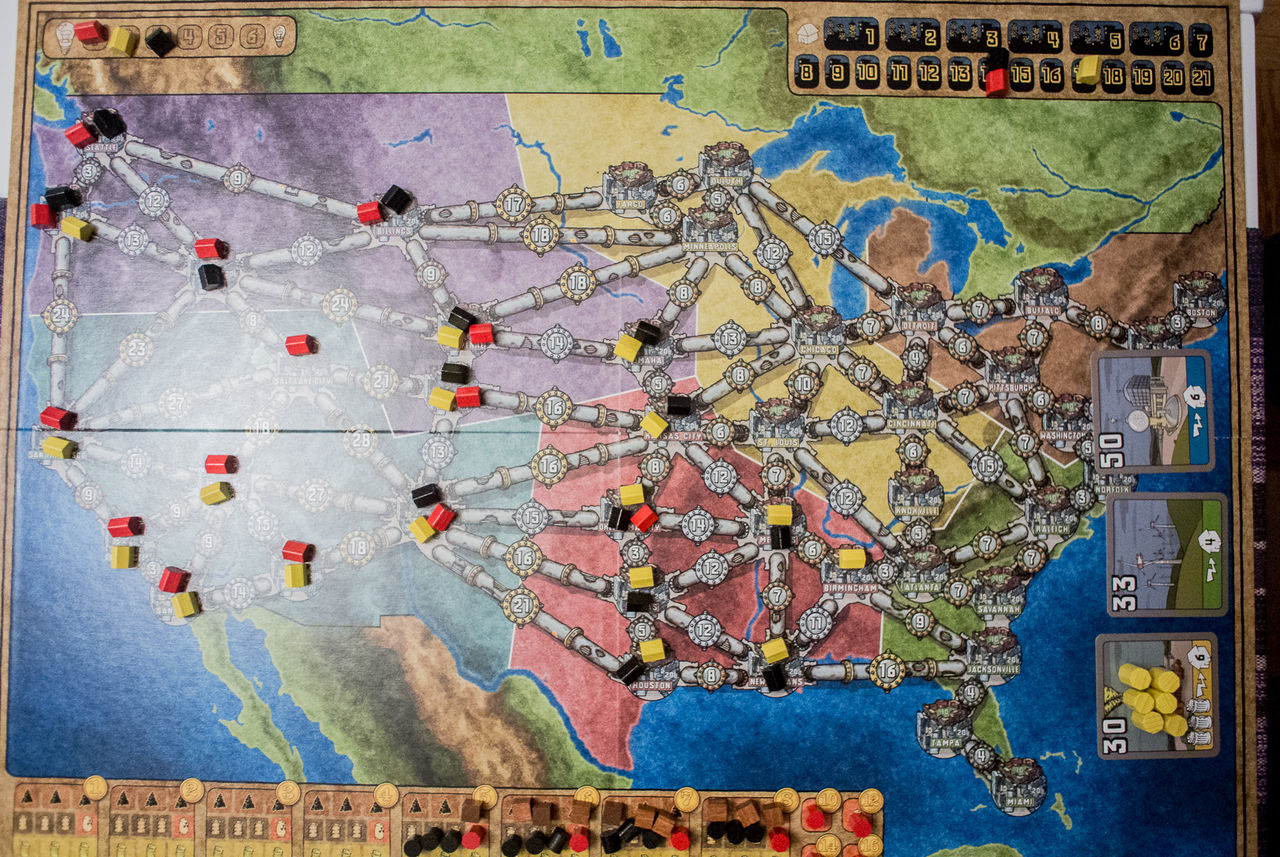
Task: Choose the Cincinnati city space
Action: click(910, 406)
